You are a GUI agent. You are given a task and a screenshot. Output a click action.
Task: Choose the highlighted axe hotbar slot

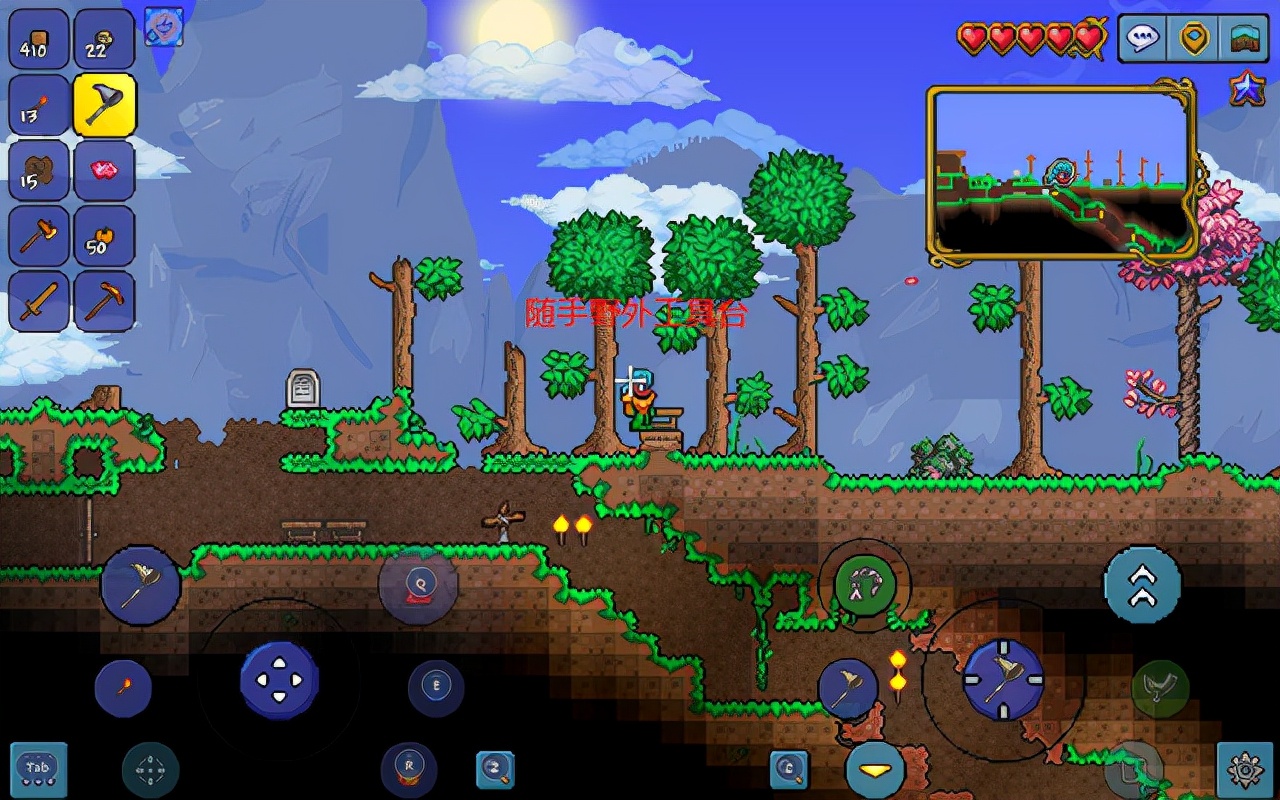(x=104, y=105)
